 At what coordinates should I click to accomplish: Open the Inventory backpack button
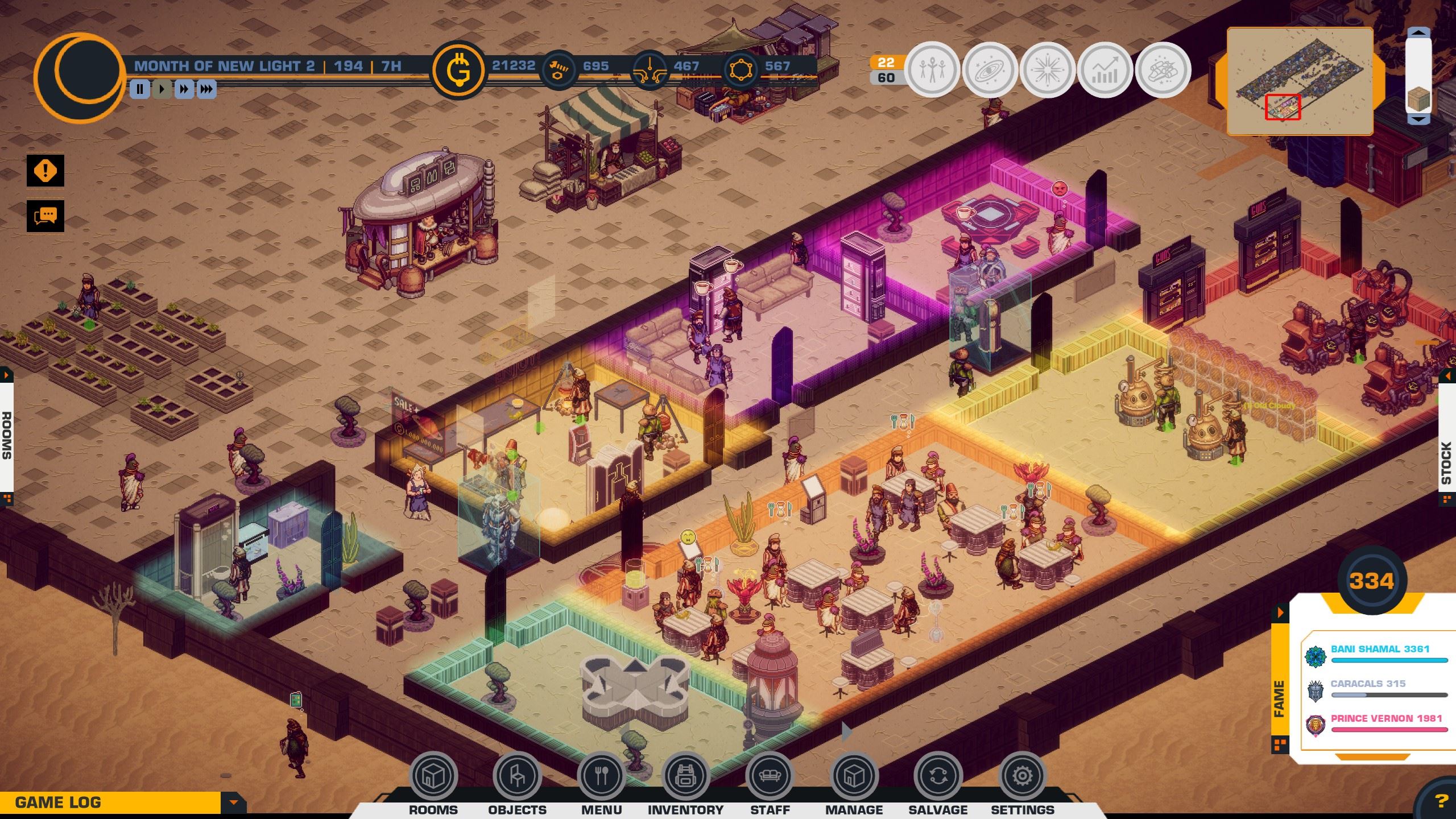click(685, 776)
